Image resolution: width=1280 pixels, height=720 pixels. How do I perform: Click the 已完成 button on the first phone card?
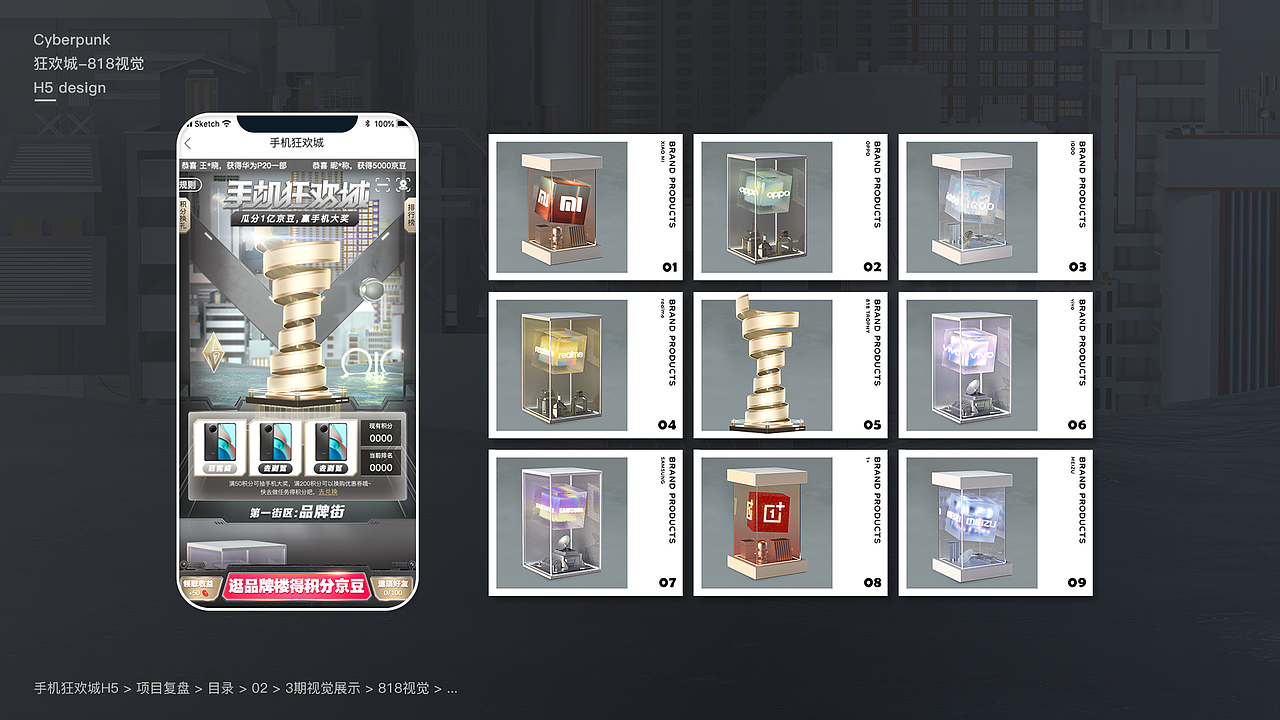218,468
